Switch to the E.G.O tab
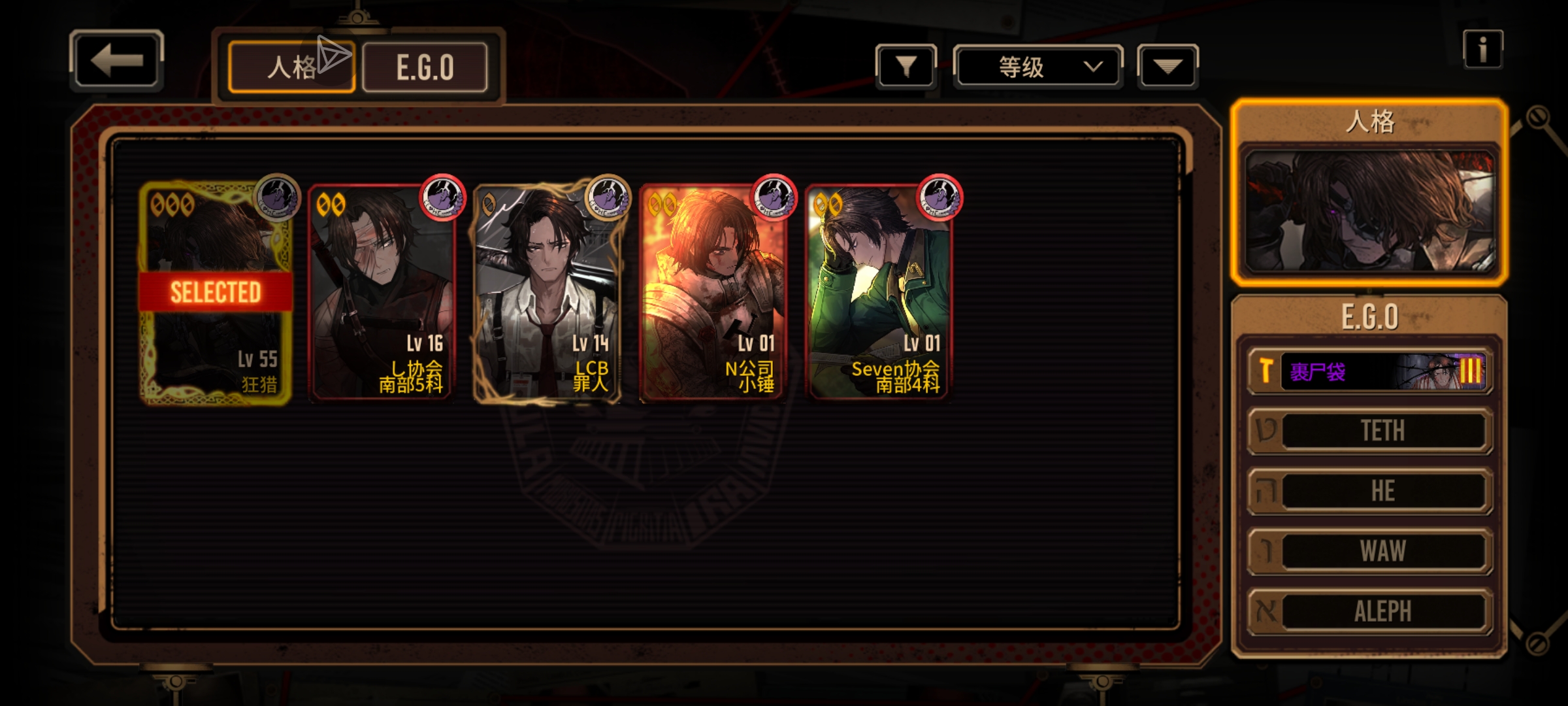 click(x=425, y=67)
